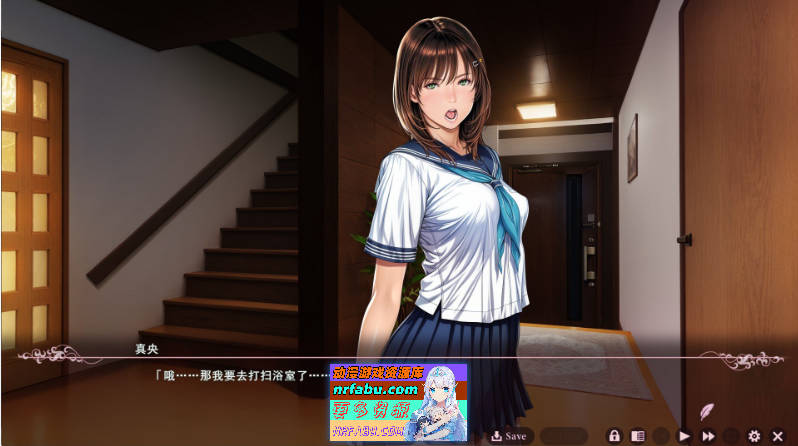798x446 pixels.
Task: Open settings with the gear icon
Action: [x=754, y=436]
